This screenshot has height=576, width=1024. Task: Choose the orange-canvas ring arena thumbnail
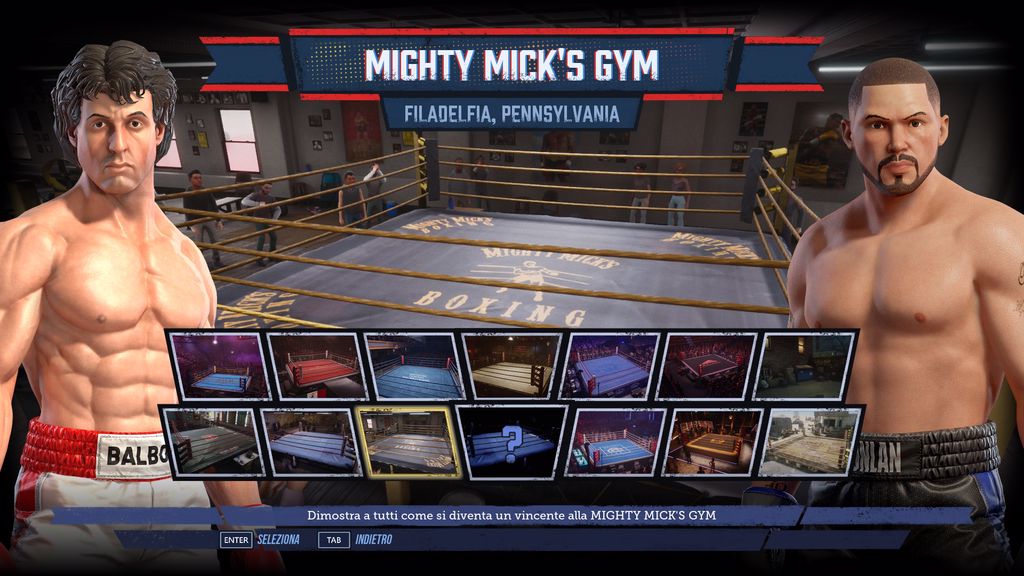(714, 440)
